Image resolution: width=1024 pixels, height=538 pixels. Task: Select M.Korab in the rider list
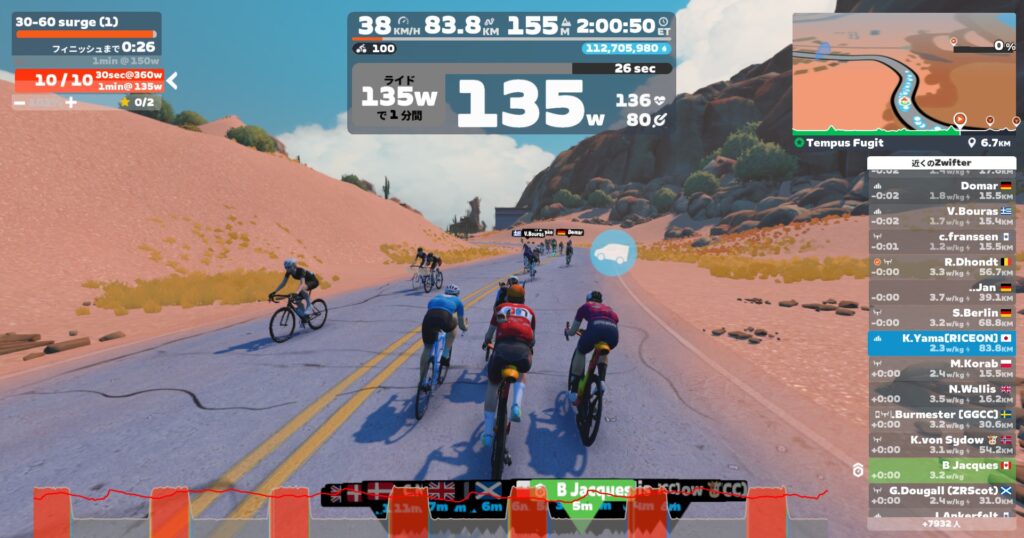[x=941, y=368]
